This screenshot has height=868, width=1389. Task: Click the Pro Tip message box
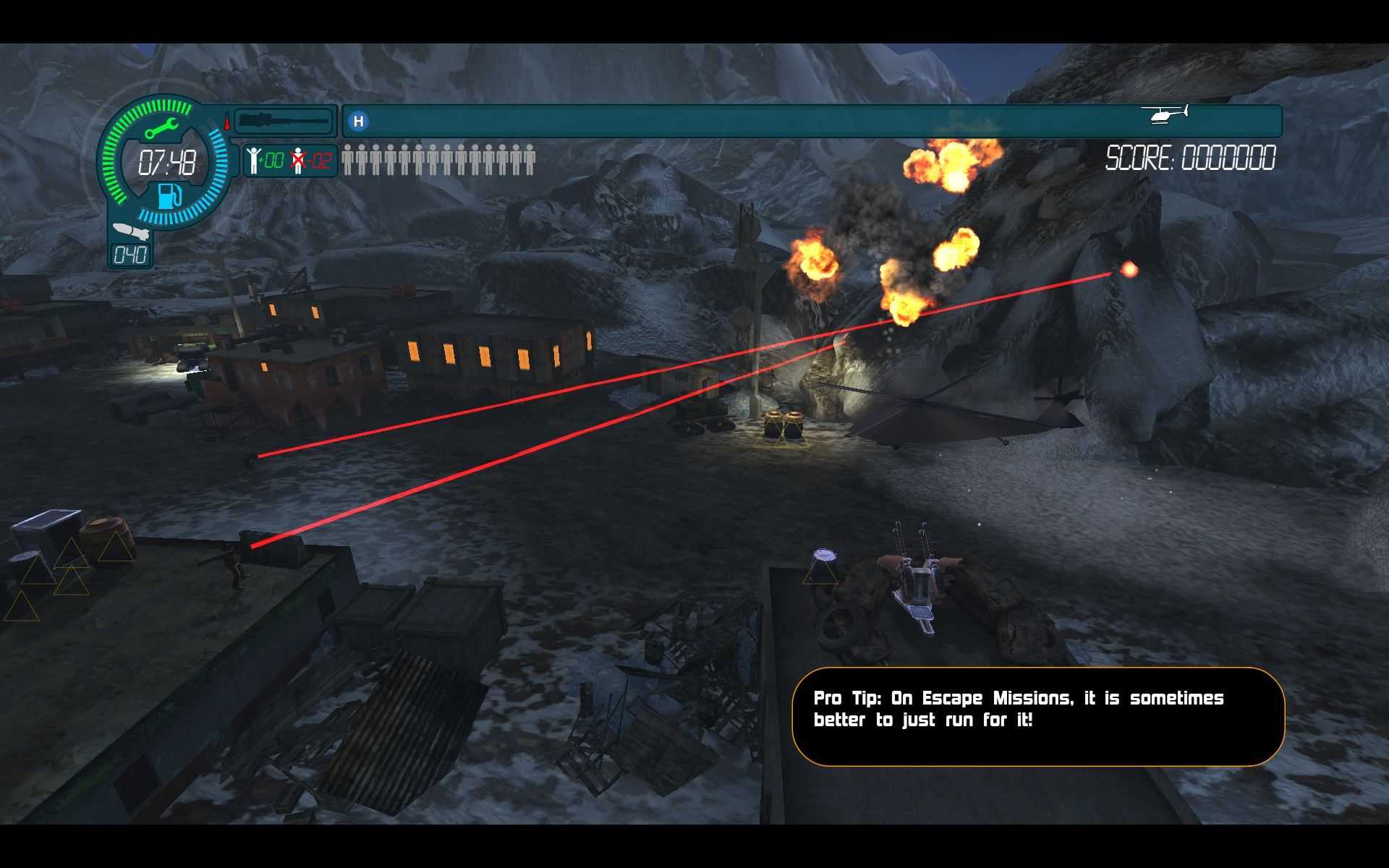click(x=1037, y=716)
